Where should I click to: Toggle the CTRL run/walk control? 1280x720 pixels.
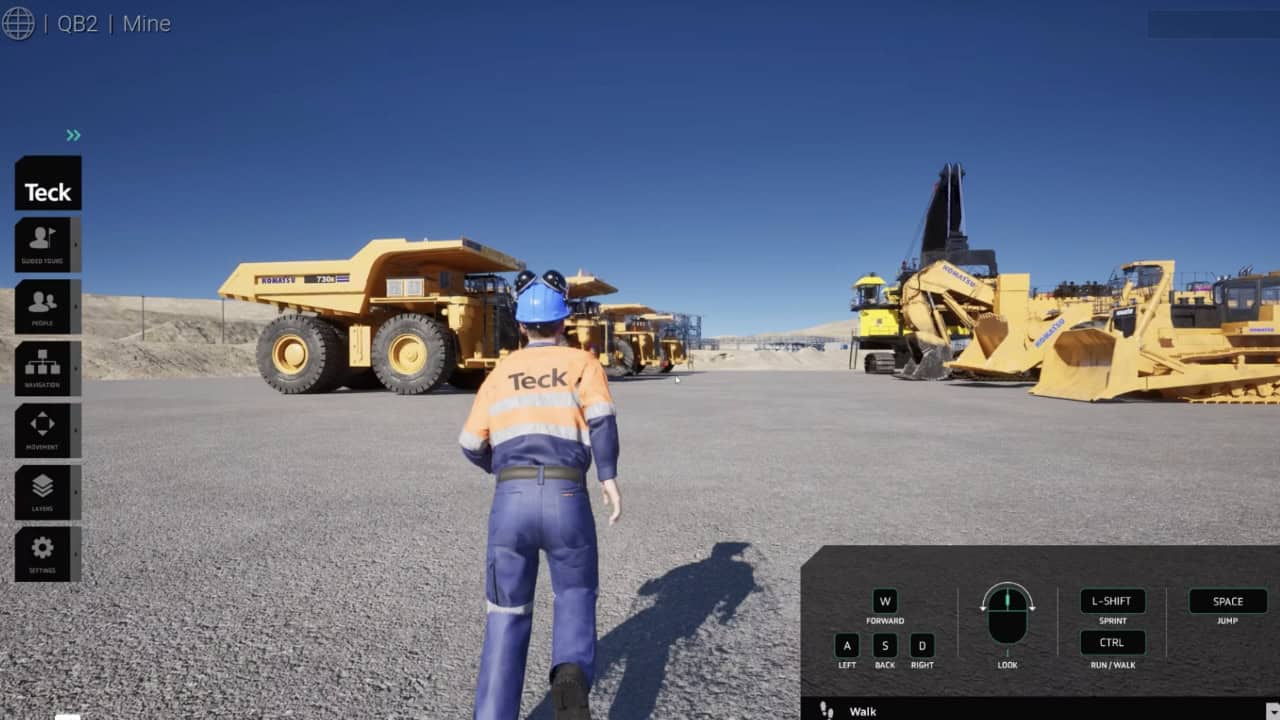(1112, 642)
